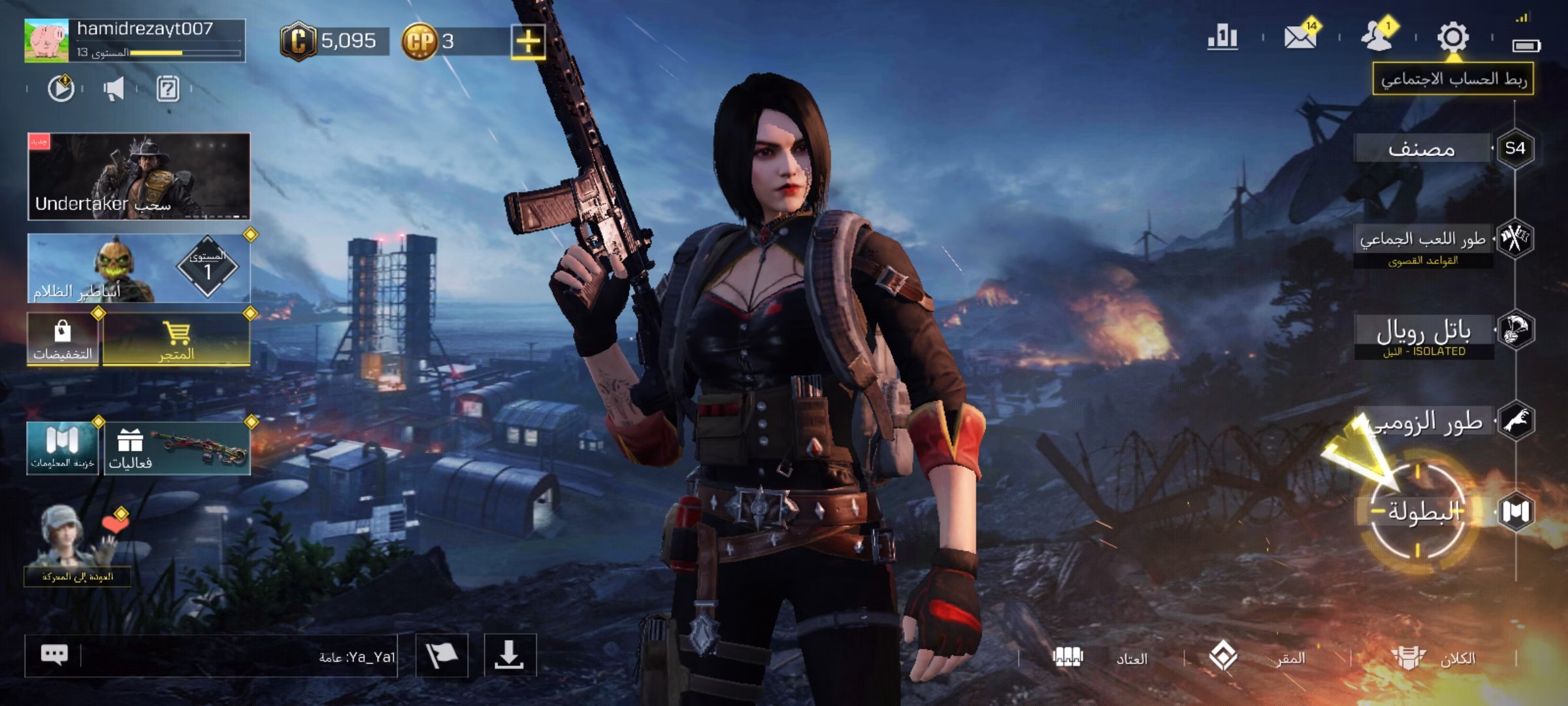The height and width of the screenshot is (706, 1568).
Task: Open the chat box
Action: coord(210,656)
